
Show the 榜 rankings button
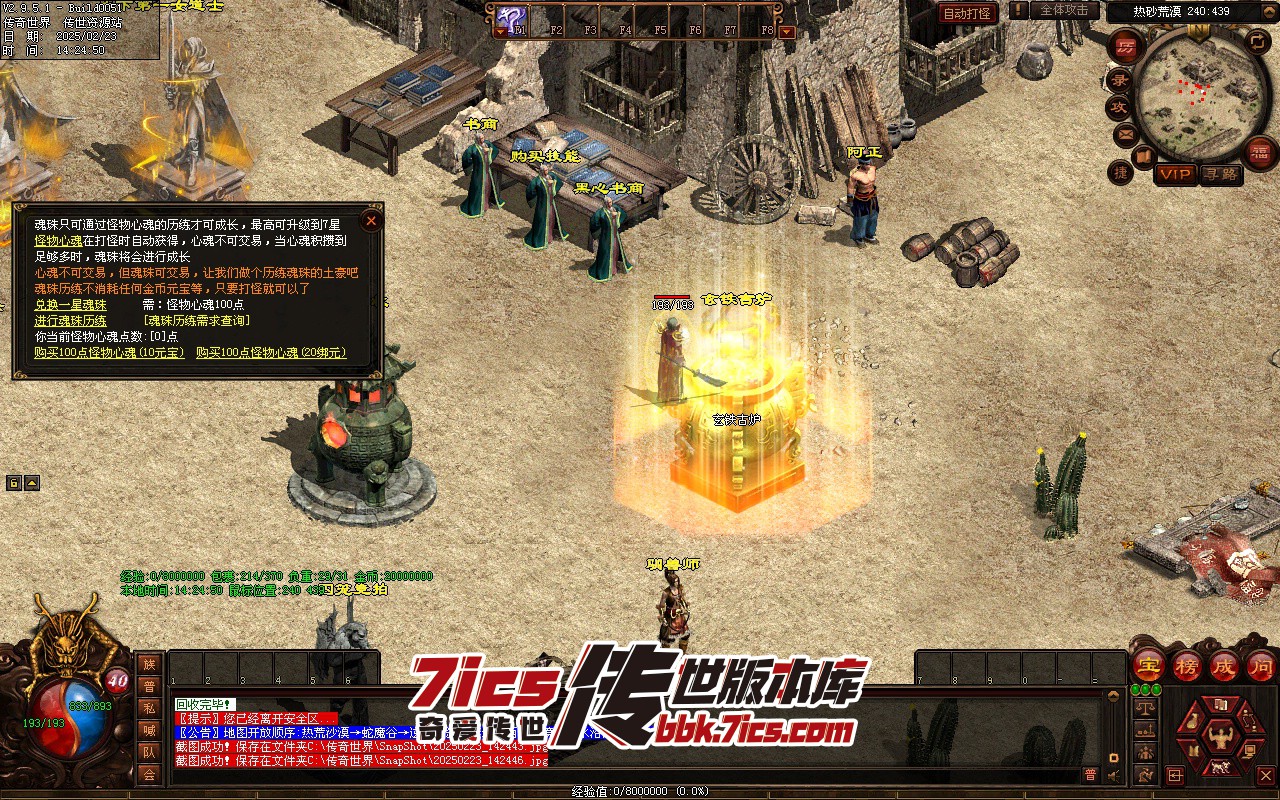point(1187,664)
